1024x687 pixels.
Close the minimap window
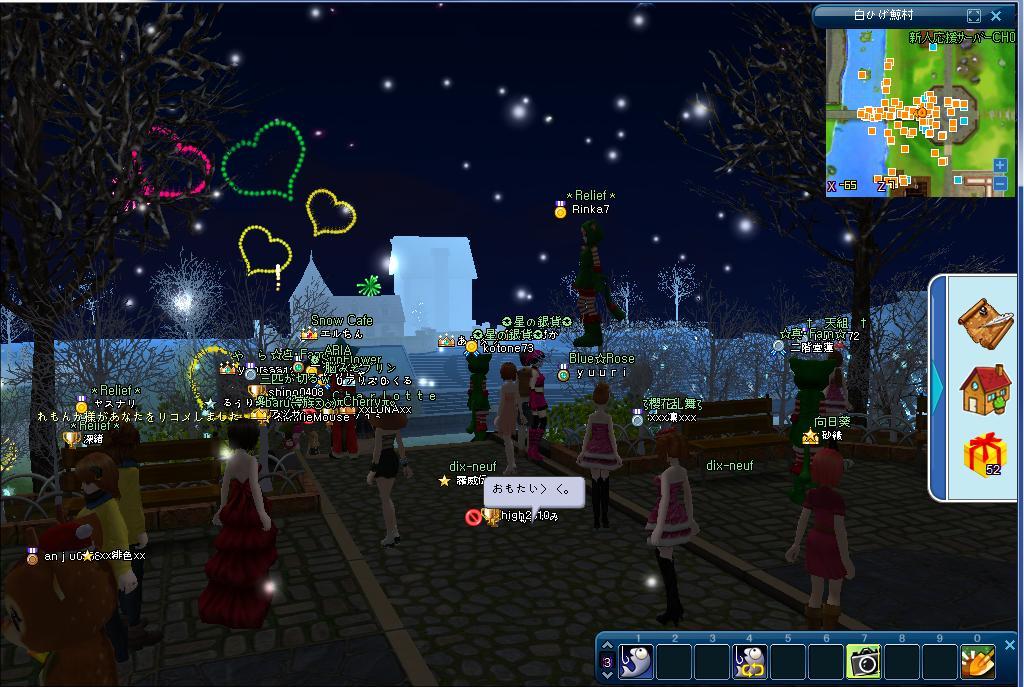pyautogui.click(x=996, y=15)
